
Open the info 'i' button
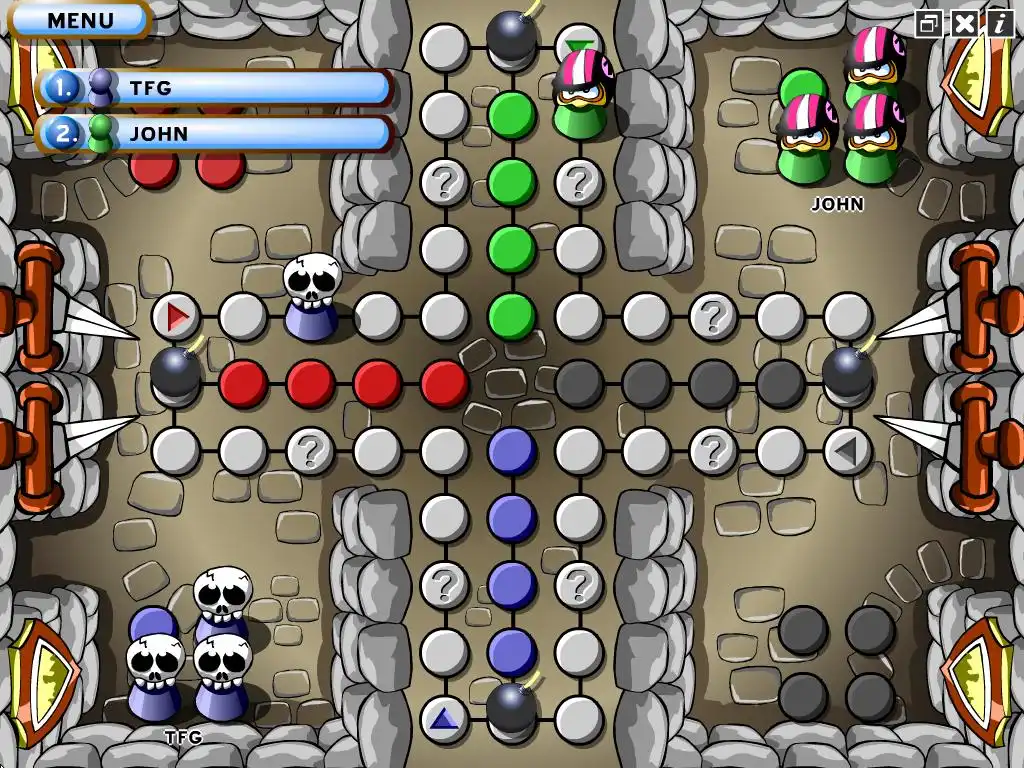click(999, 23)
